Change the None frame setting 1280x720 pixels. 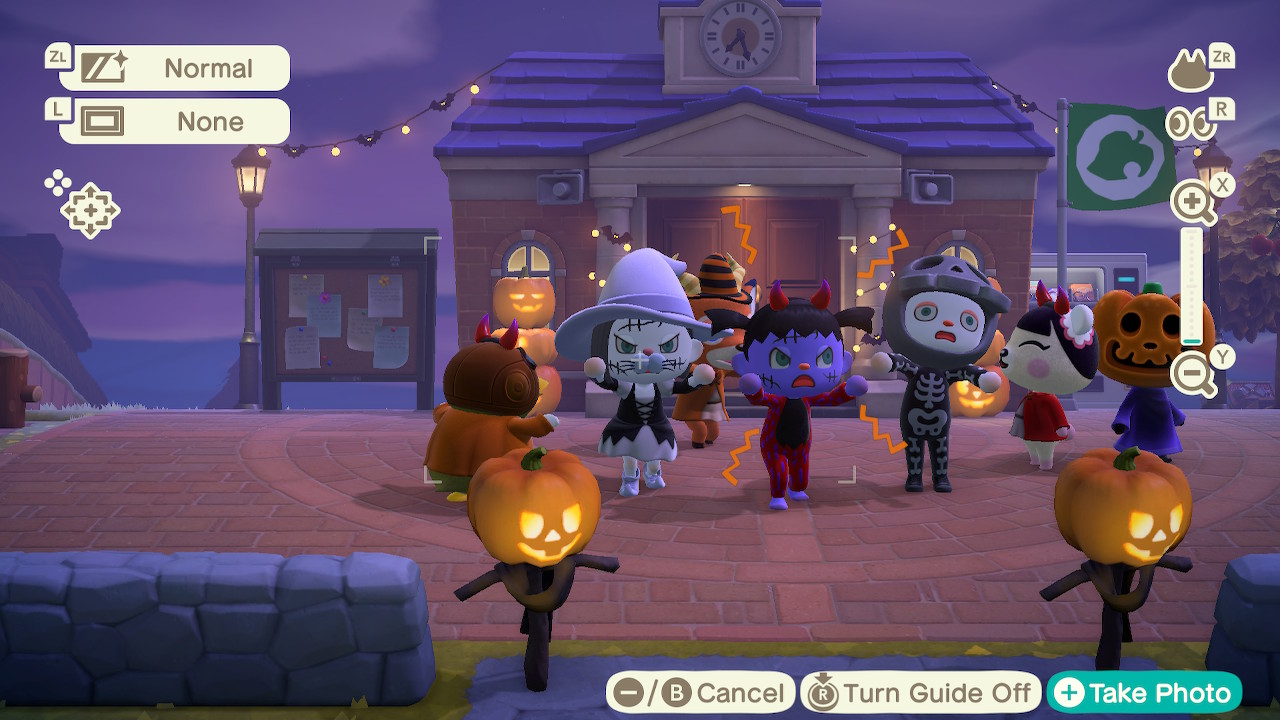[x=185, y=122]
